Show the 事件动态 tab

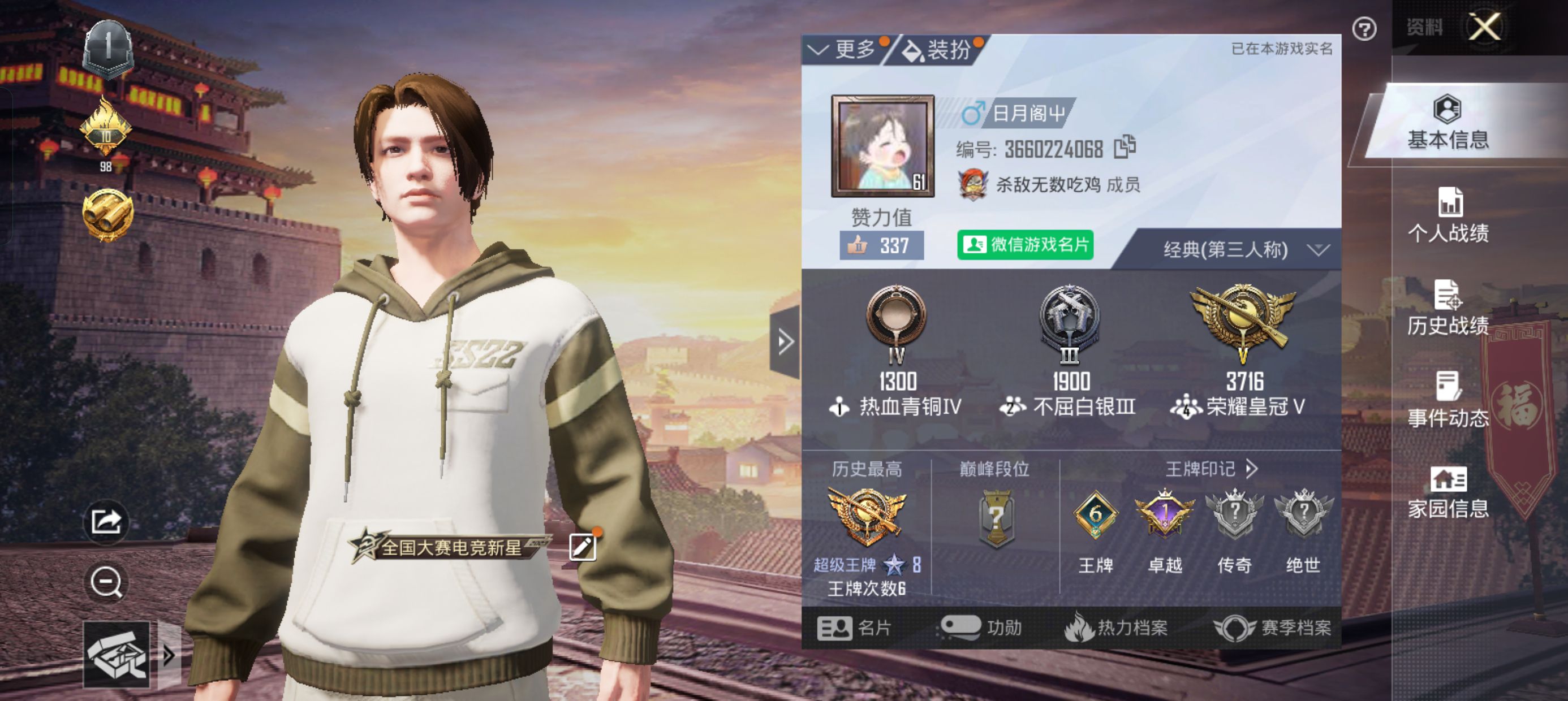[x=1448, y=400]
